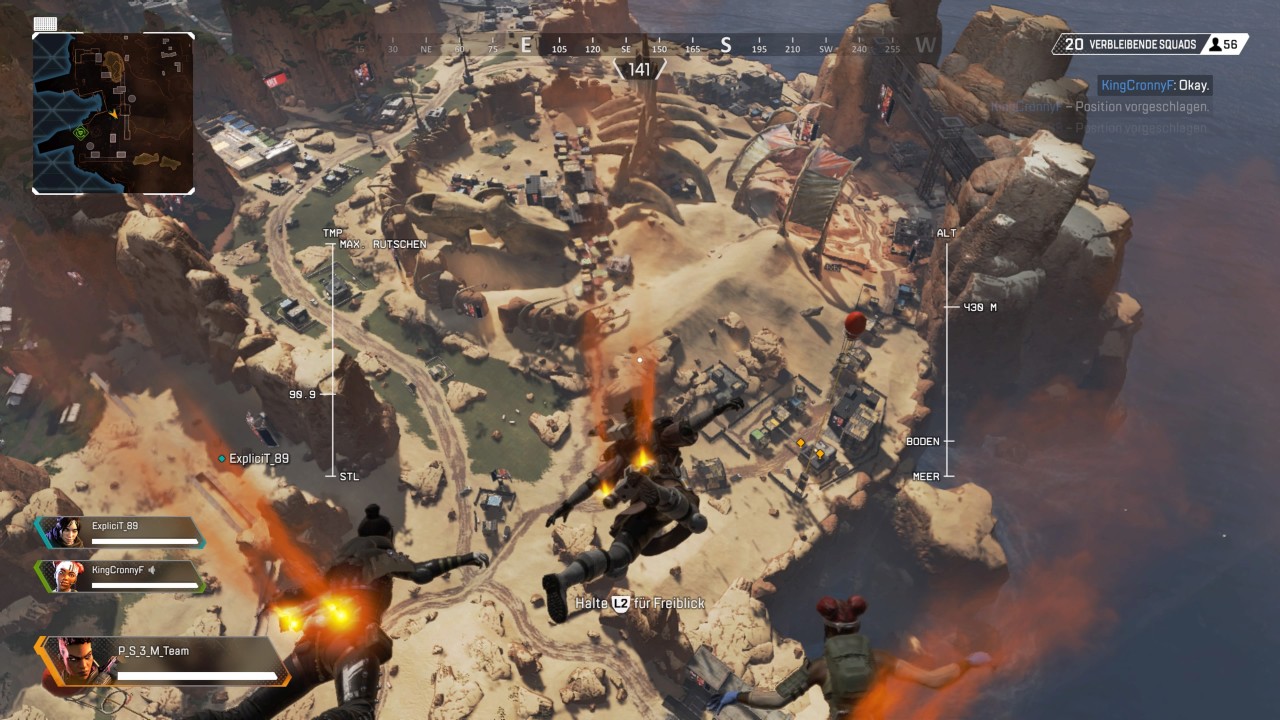Click the ExpliciT_89 teammate name marker
Viewport: 1280px width, 720px height.
click(x=256, y=459)
